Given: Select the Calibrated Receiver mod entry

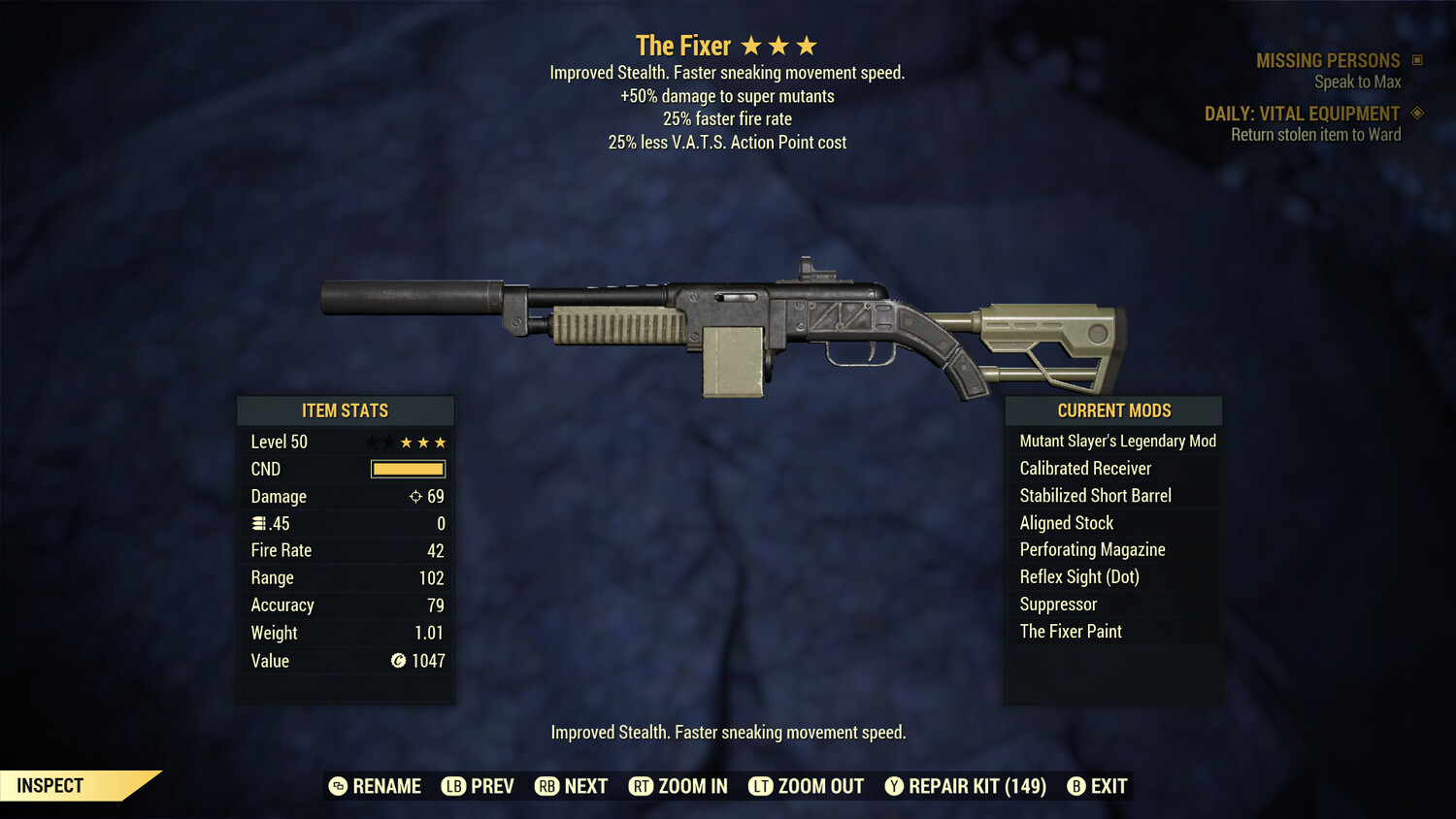Looking at the screenshot, I should [x=1084, y=468].
